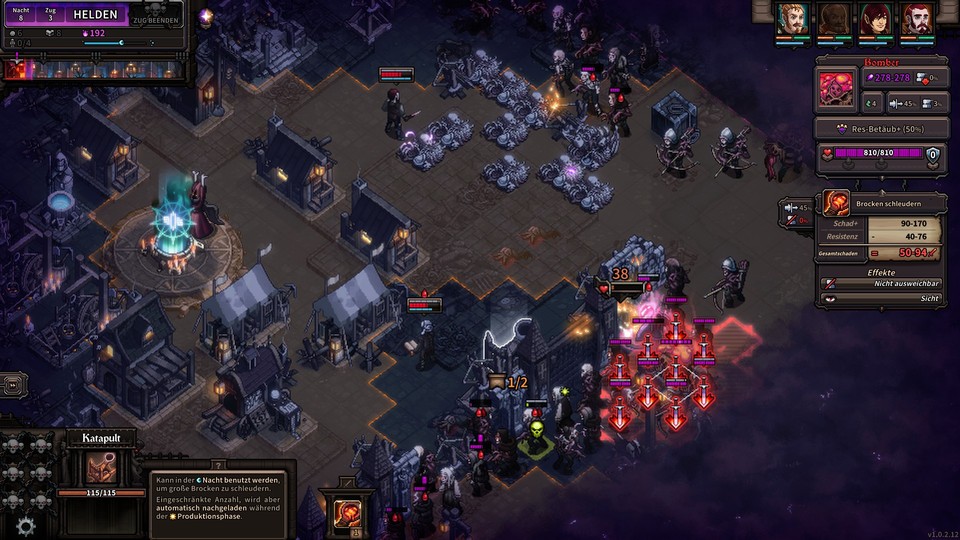Activate the Brocken schleudern catapult skill
This screenshot has height=540, width=960.
click(x=347, y=512)
